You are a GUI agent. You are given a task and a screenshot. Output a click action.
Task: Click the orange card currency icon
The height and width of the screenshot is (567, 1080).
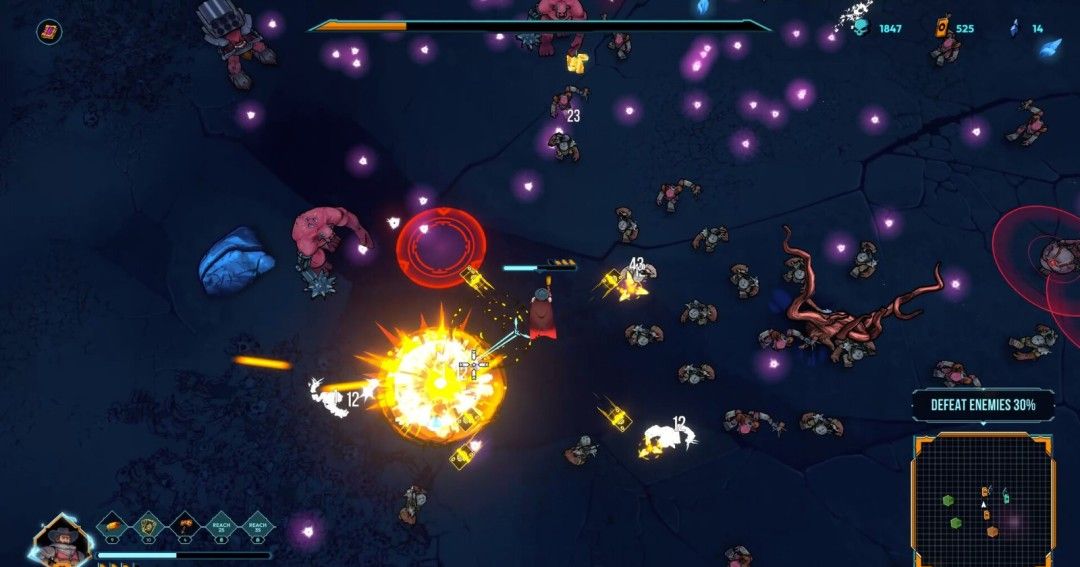point(941,28)
